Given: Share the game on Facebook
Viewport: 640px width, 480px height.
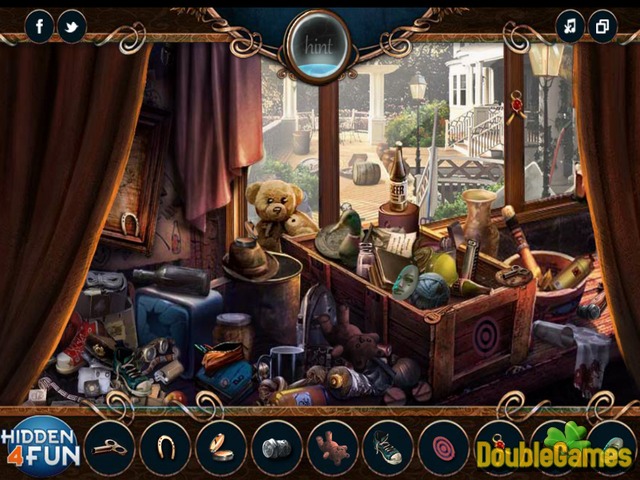Looking at the screenshot, I should point(40,26).
